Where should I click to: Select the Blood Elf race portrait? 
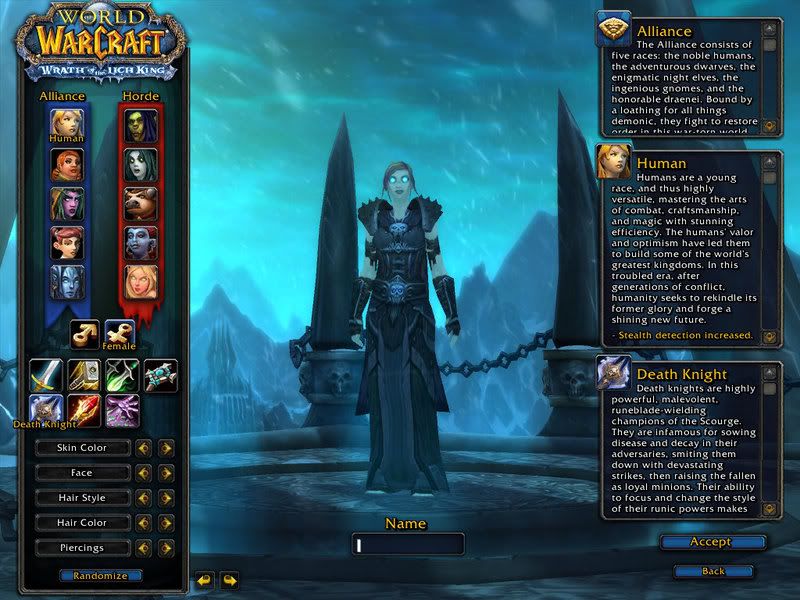141,281
